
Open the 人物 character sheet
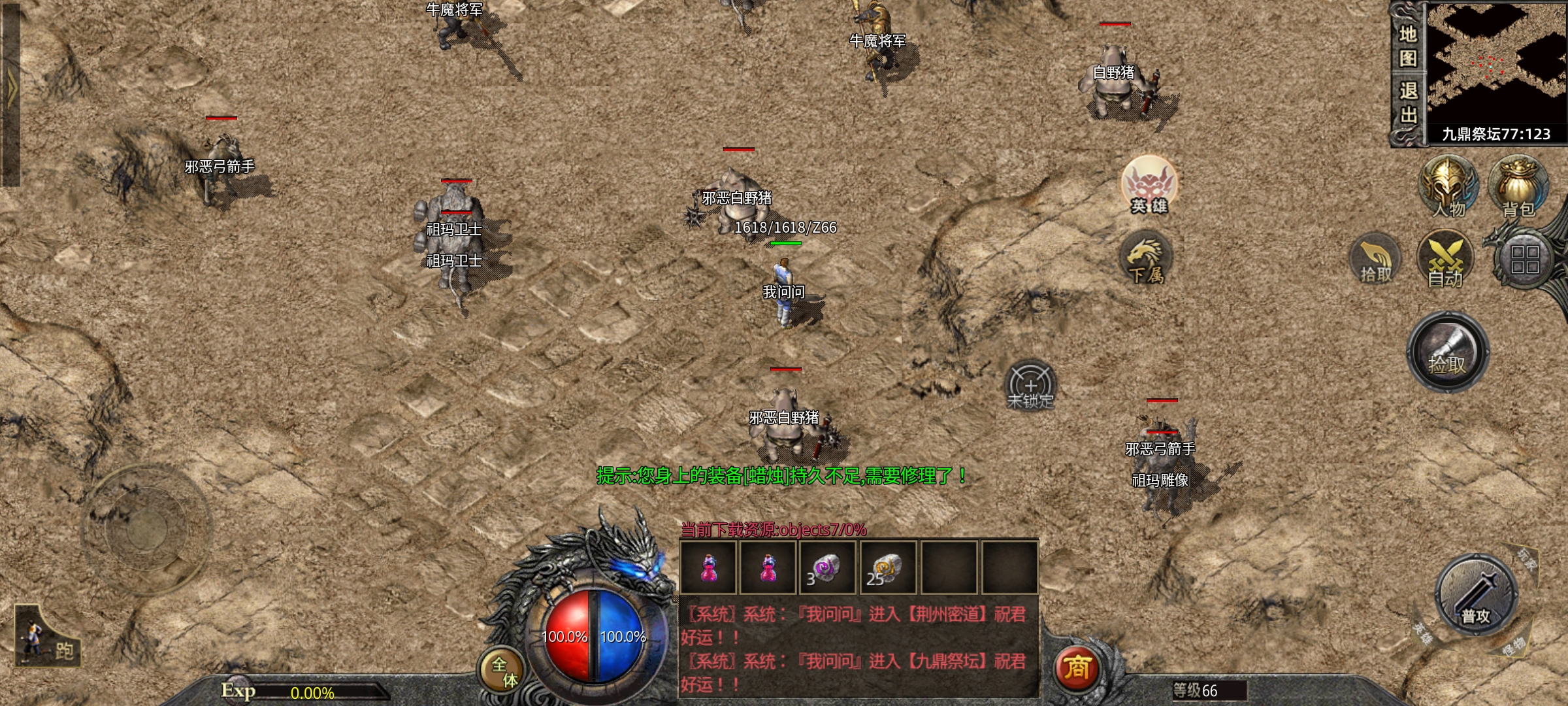tap(1448, 188)
